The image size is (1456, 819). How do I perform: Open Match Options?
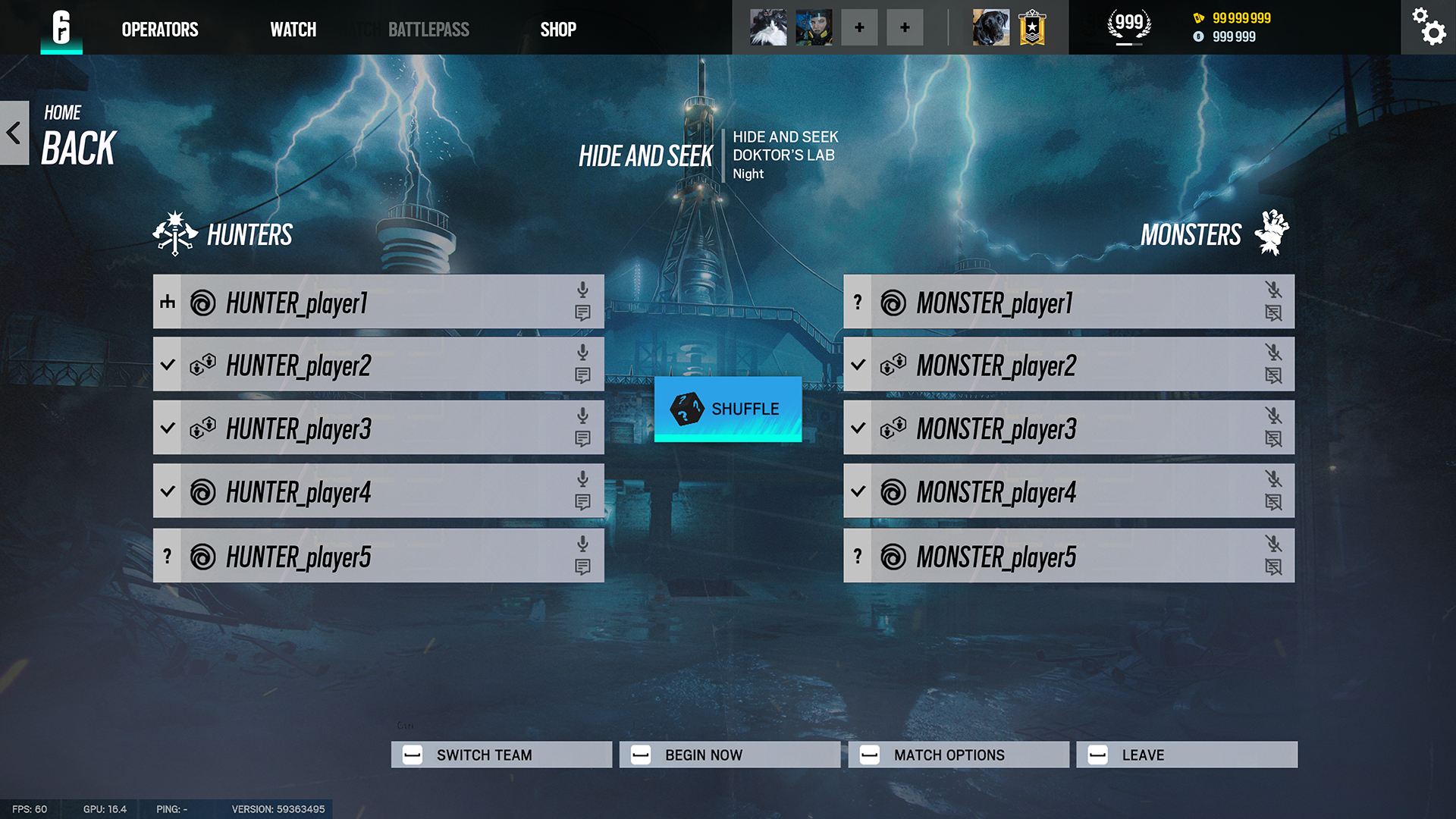pos(959,755)
